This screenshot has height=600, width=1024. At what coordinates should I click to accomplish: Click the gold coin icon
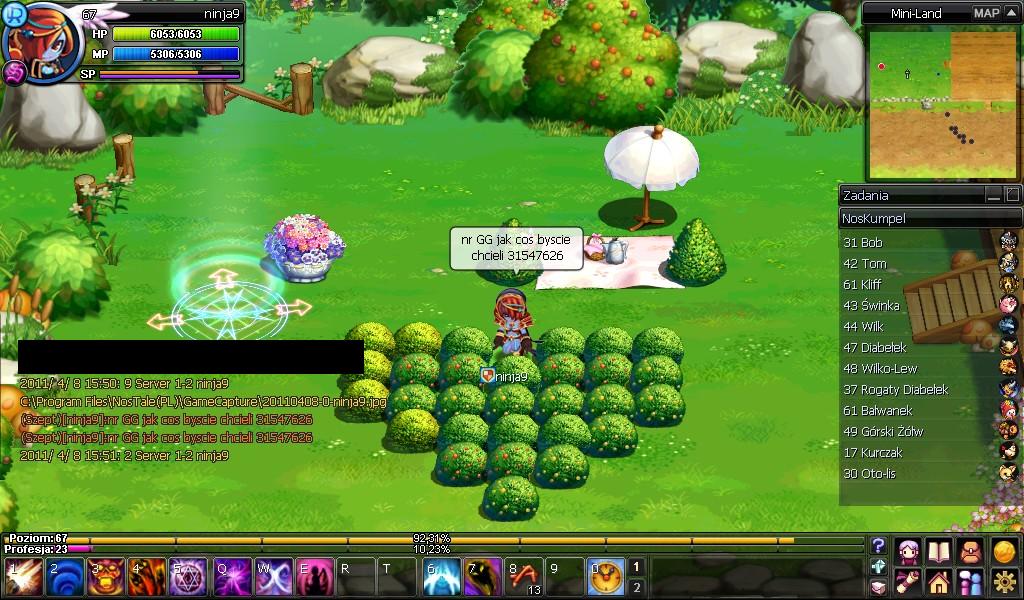pos(1004,551)
